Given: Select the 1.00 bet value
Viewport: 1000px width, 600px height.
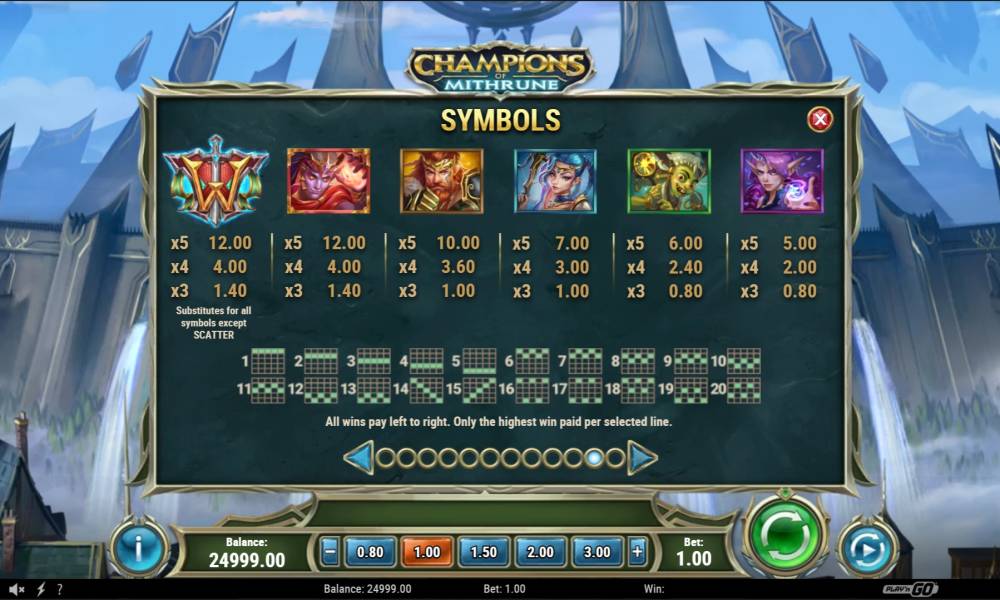Looking at the screenshot, I should click(x=427, y=551).
